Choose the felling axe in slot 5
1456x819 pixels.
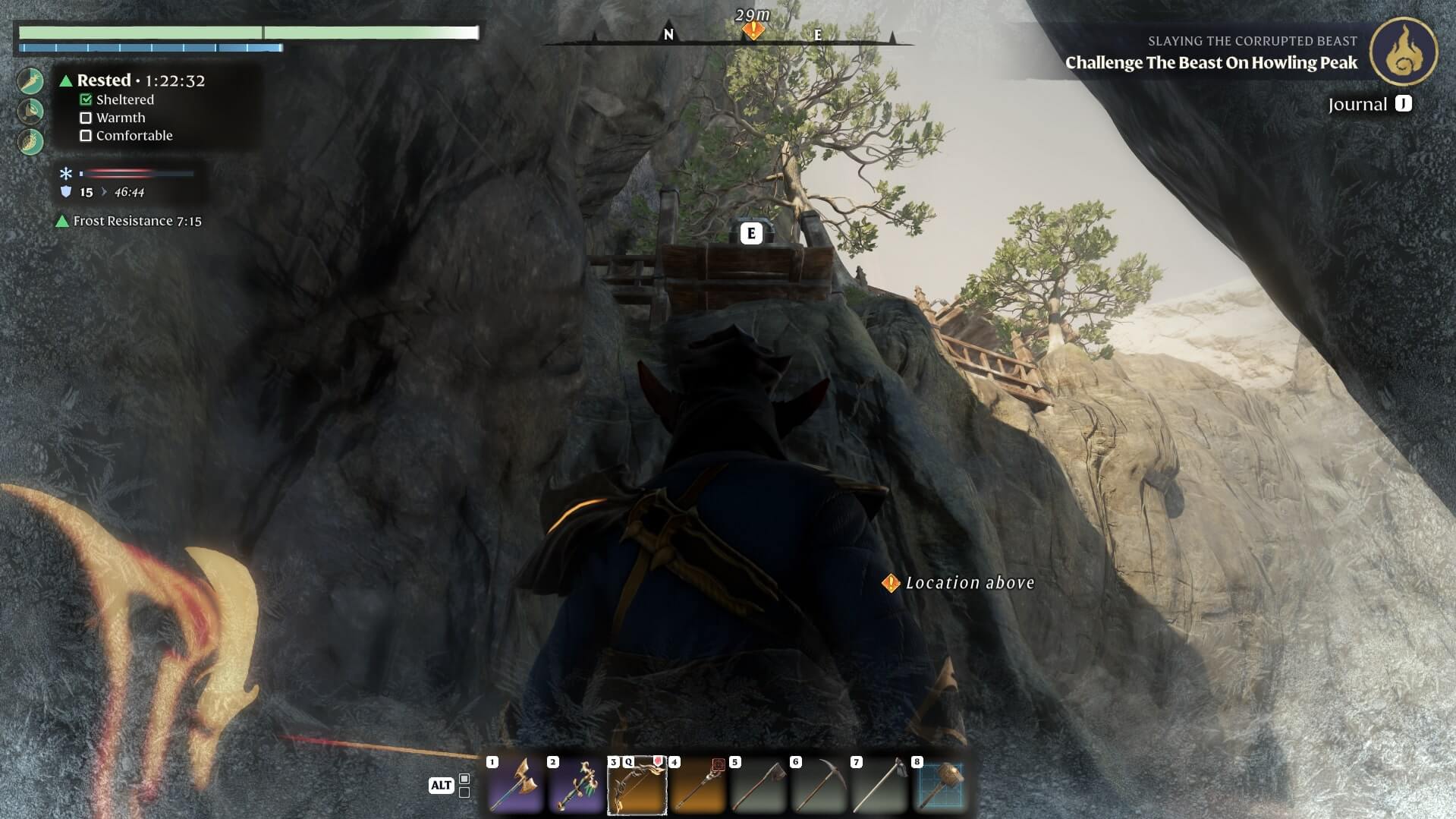point(758,786)
